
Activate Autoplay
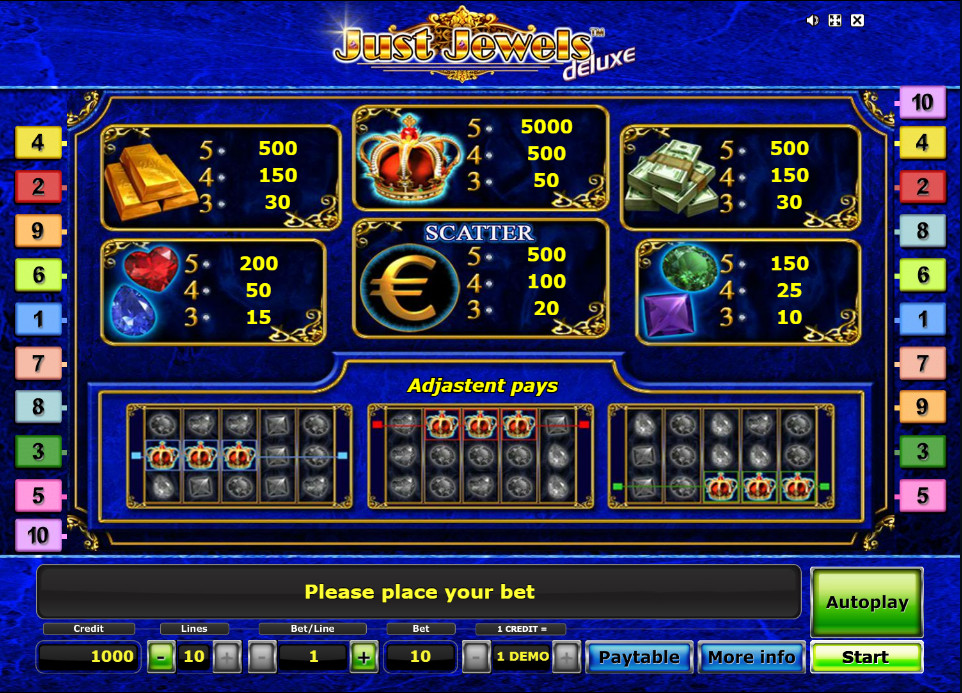pos(866,602)
